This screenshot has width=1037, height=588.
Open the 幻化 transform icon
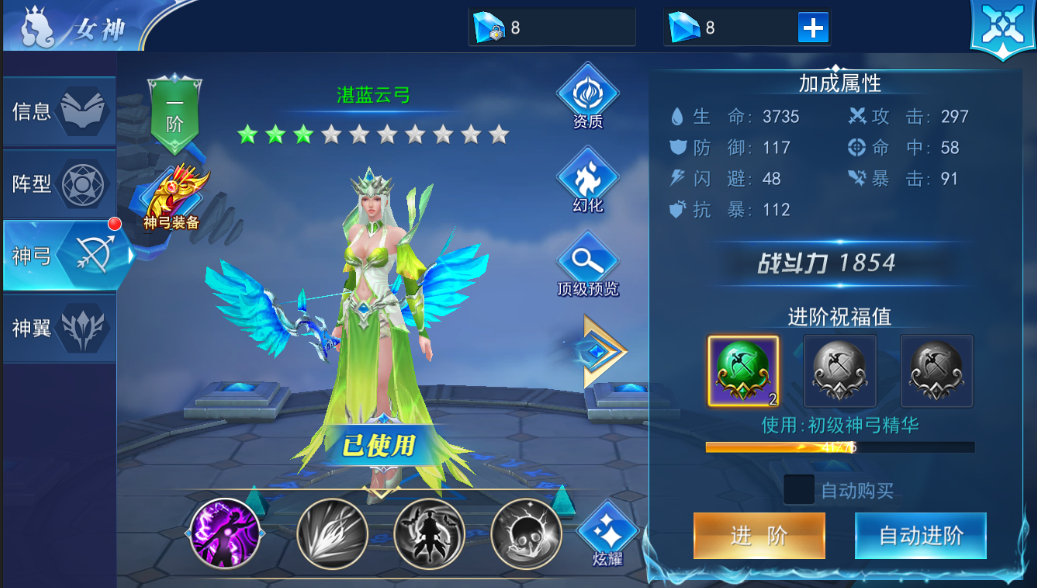tap(588, 180)
